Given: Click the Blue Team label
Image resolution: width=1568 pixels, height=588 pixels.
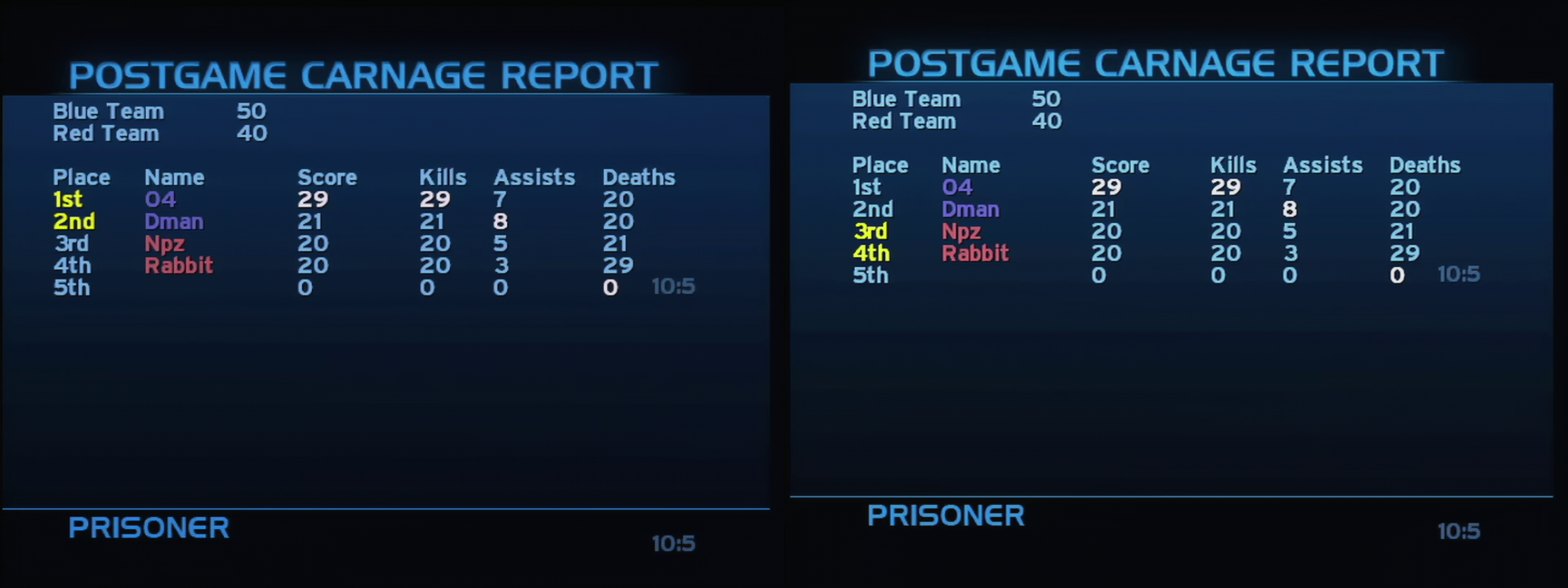Looking at the screenshot, I should coord(108,112).
